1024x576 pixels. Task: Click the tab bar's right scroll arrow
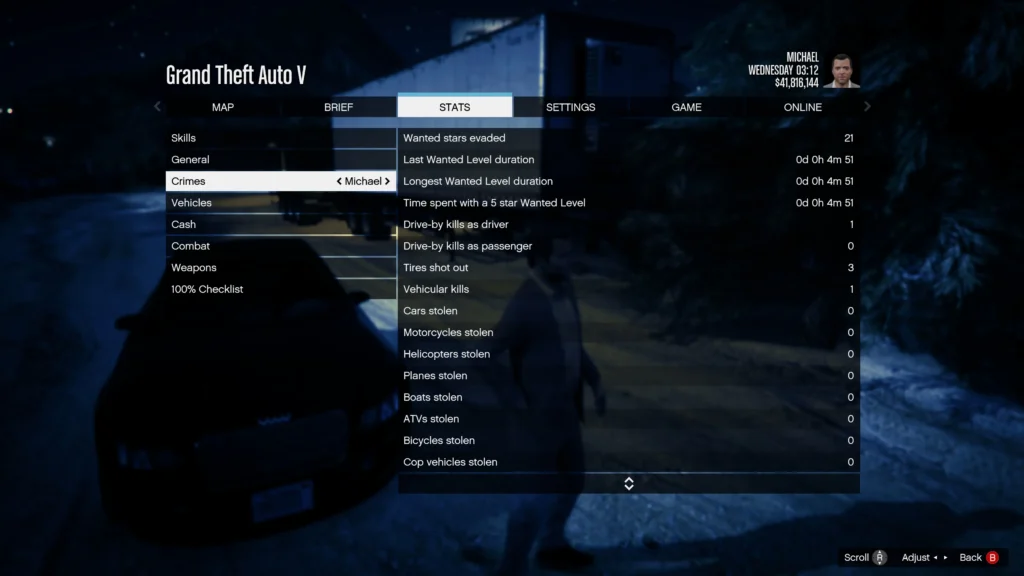(867, 107)
